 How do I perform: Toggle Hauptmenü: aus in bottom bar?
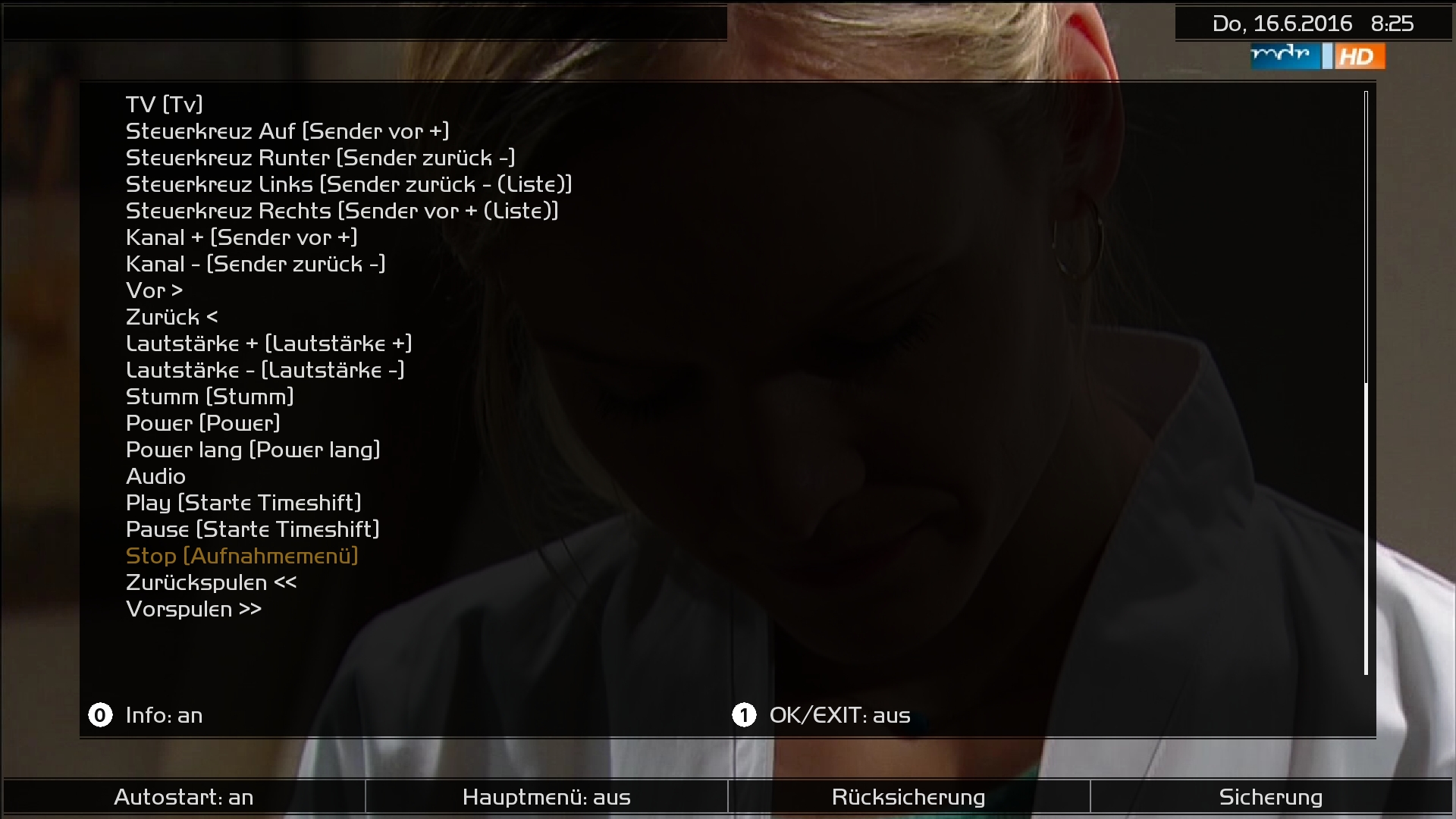pyautogui.click(x=546, y=797)
